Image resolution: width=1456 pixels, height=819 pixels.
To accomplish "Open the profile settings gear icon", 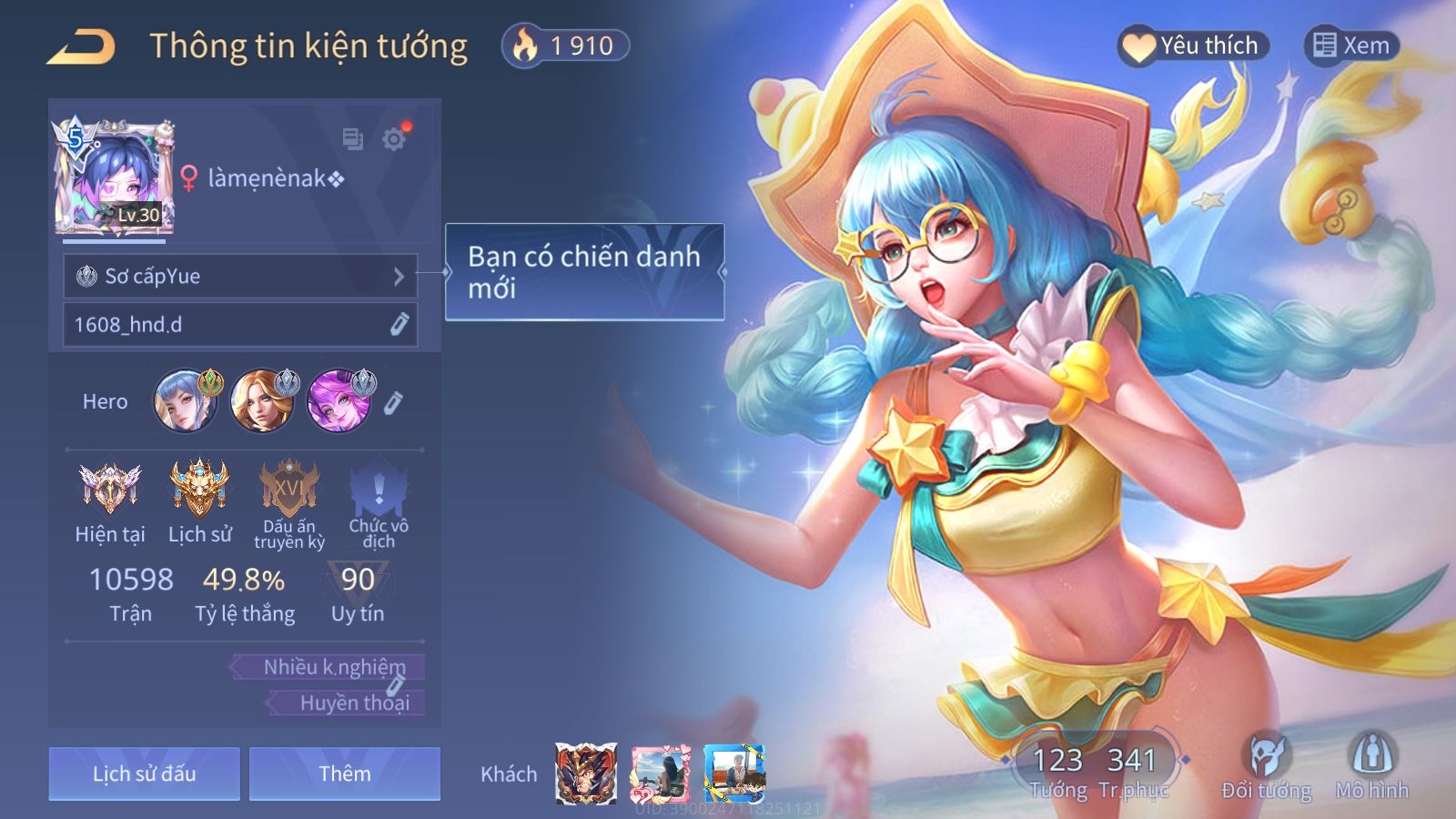I will point(394,139).
